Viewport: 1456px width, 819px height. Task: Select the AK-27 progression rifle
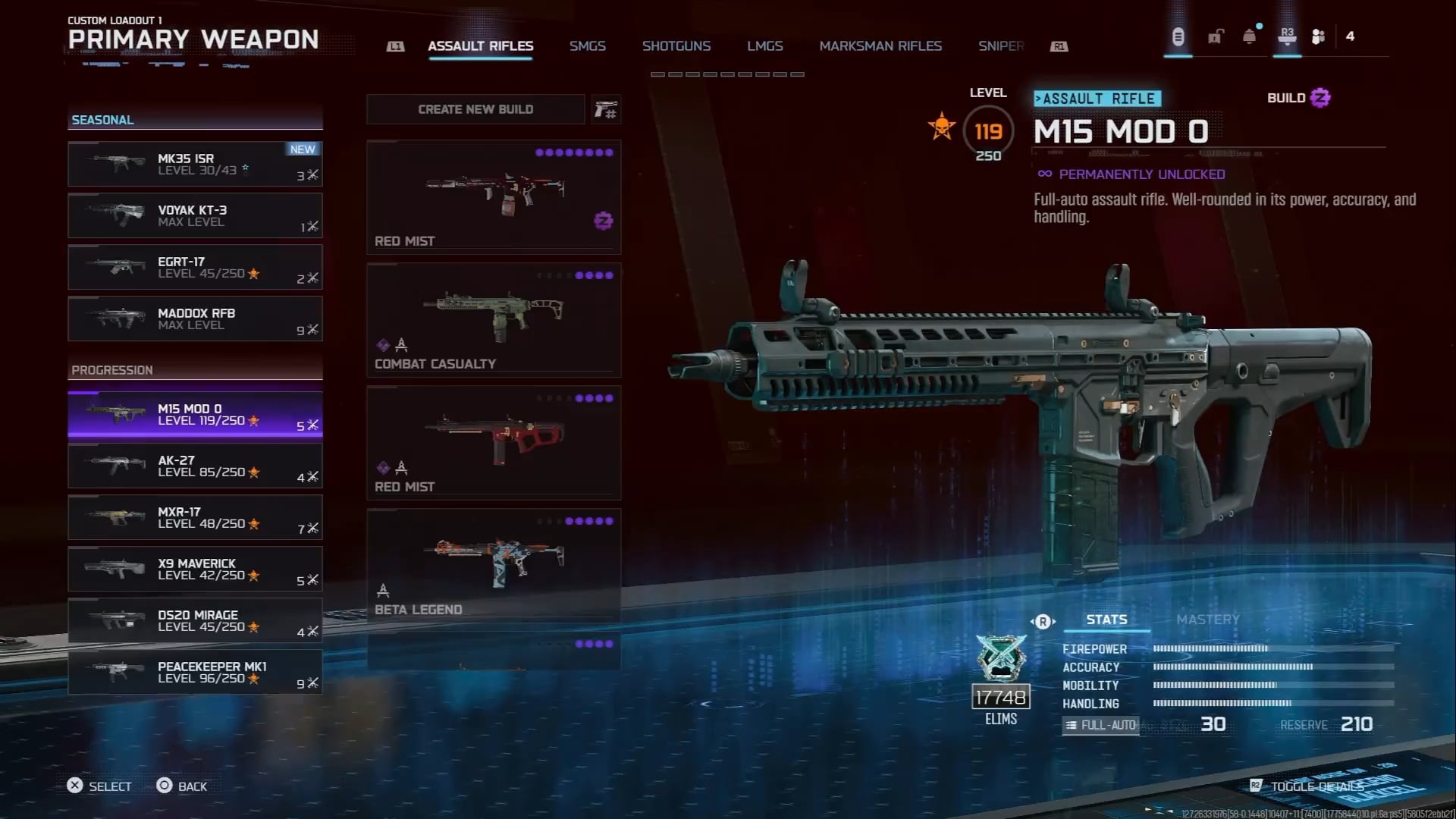click(195, 466)
